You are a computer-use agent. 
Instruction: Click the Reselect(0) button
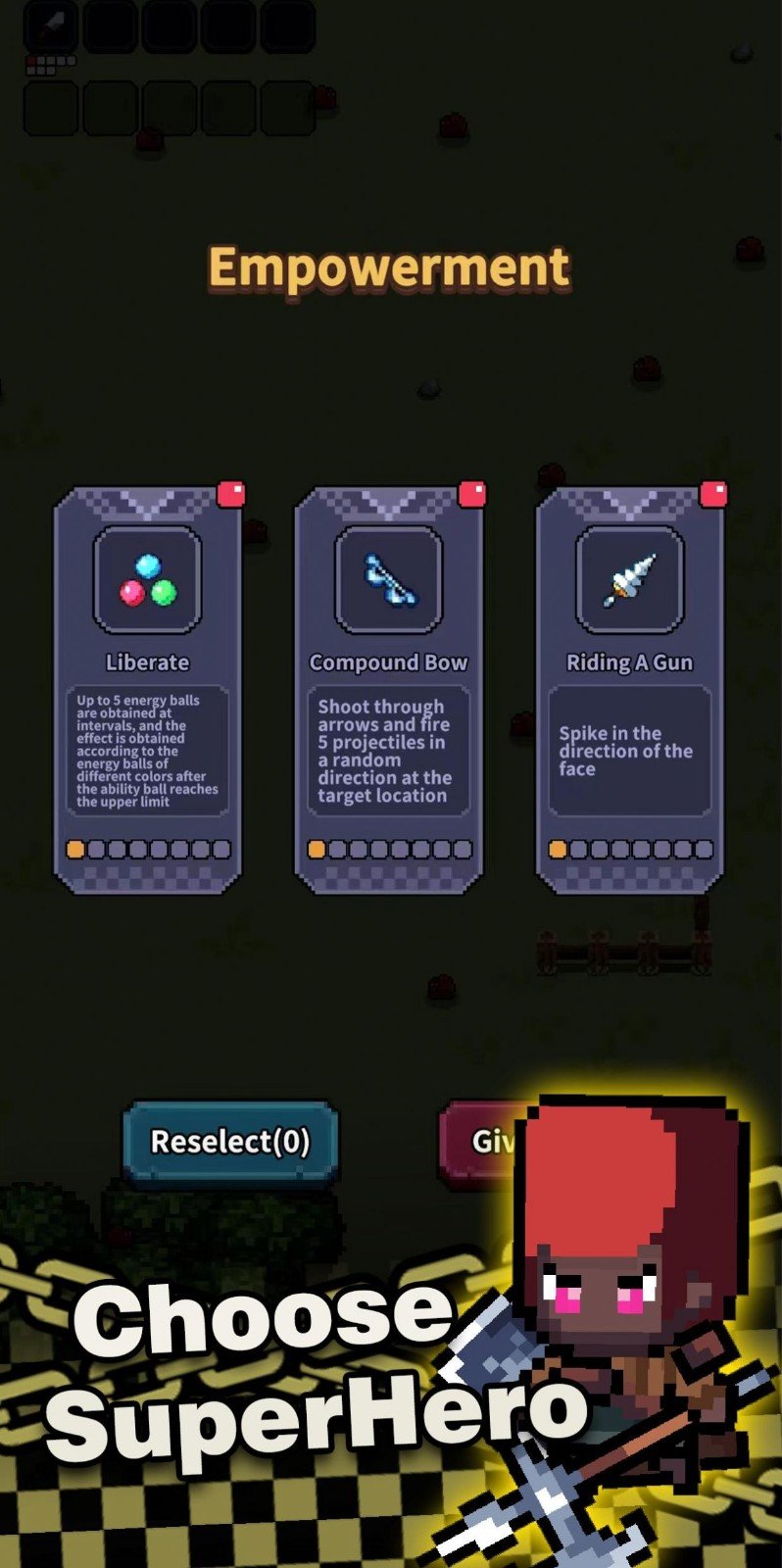[x=230, y=1141]
